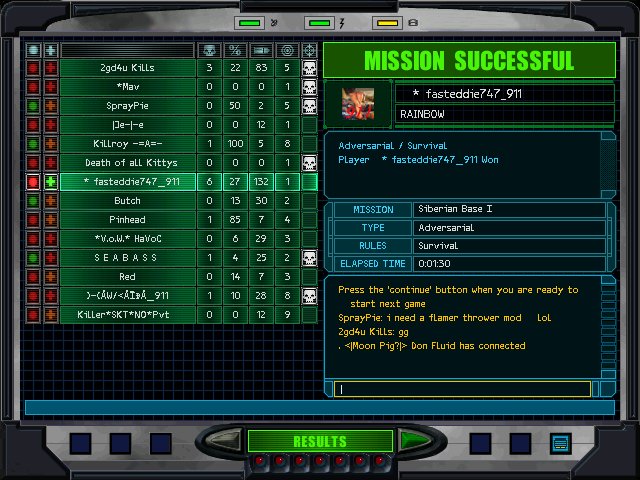Pick the Death of all Kittys row
This screenshot has width=640, height=480.
tap(127, 163)
